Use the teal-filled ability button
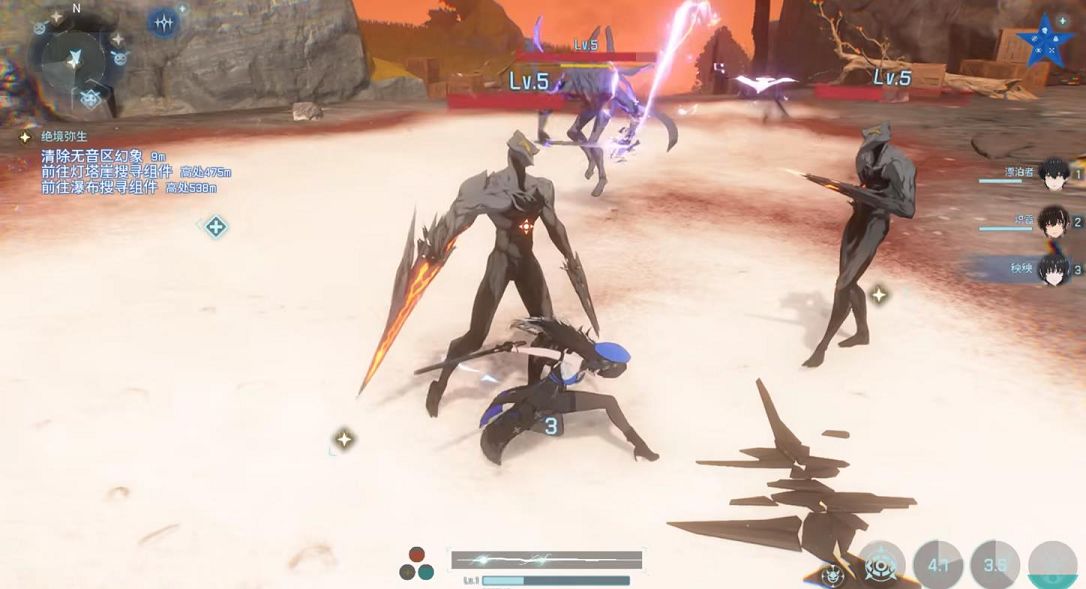The width and height of the screenshot is (1086, 589). point(1052,567)
